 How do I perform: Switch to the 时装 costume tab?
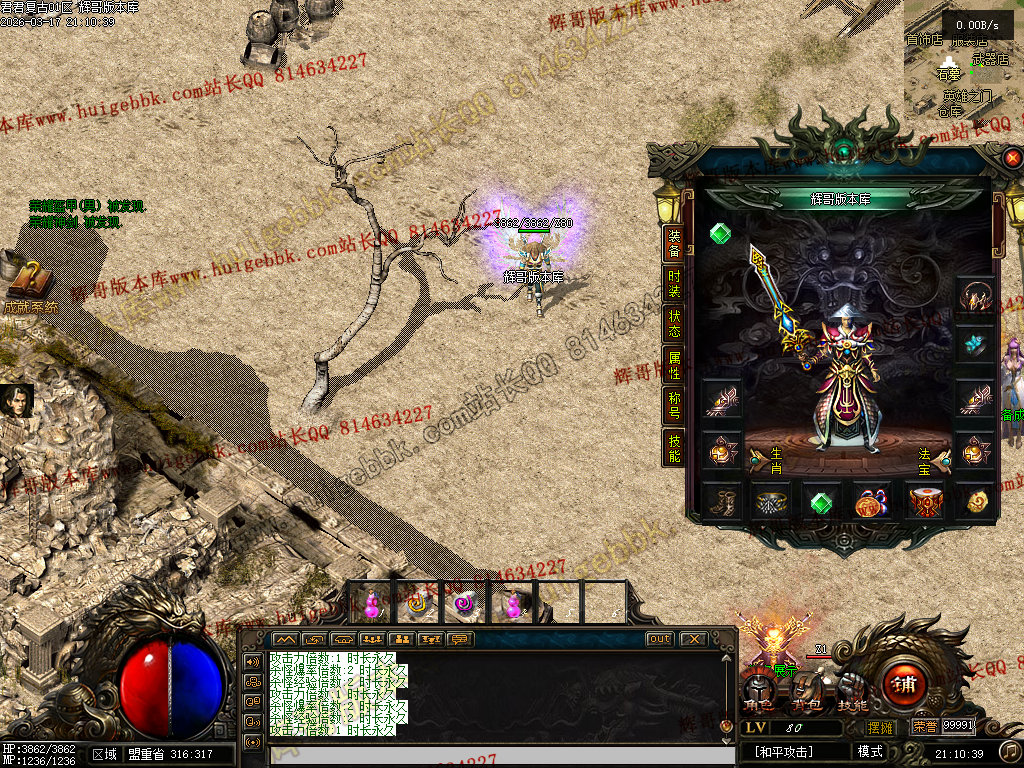[675, 283]
